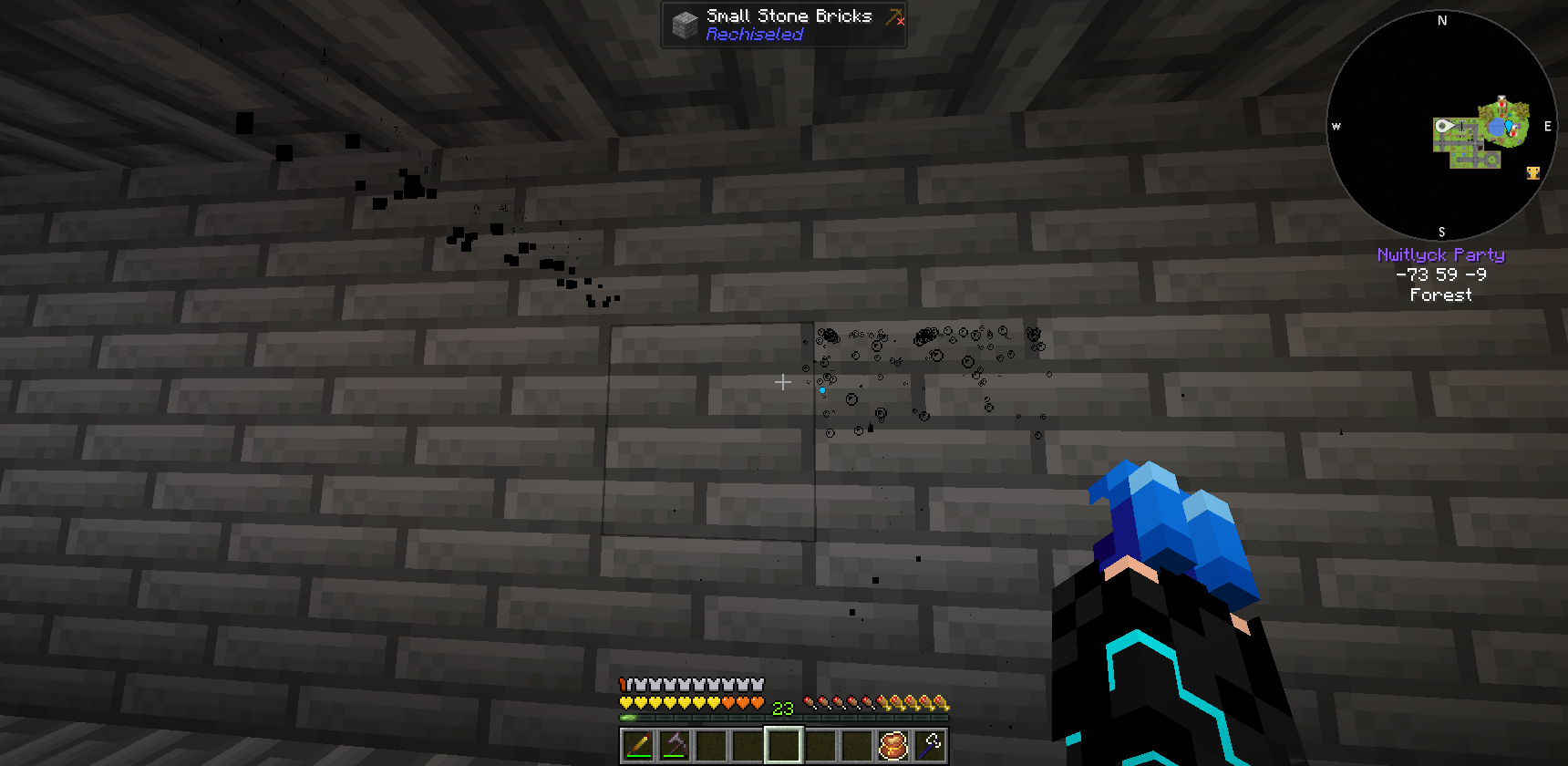Click the Rechiseled mod name in the tooltip

coord(755,35)
